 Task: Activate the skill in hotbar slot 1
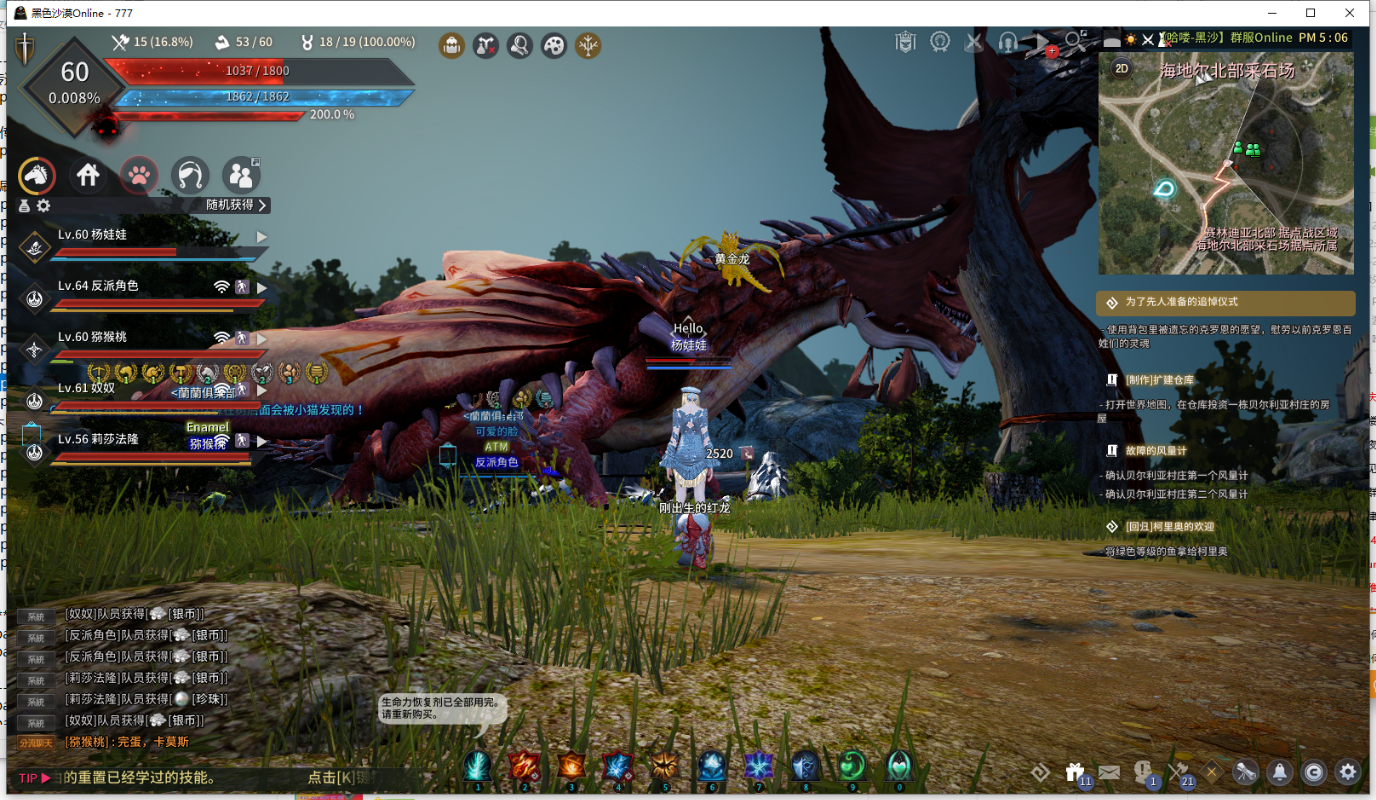pyautogui.click(x=477, y=767)
